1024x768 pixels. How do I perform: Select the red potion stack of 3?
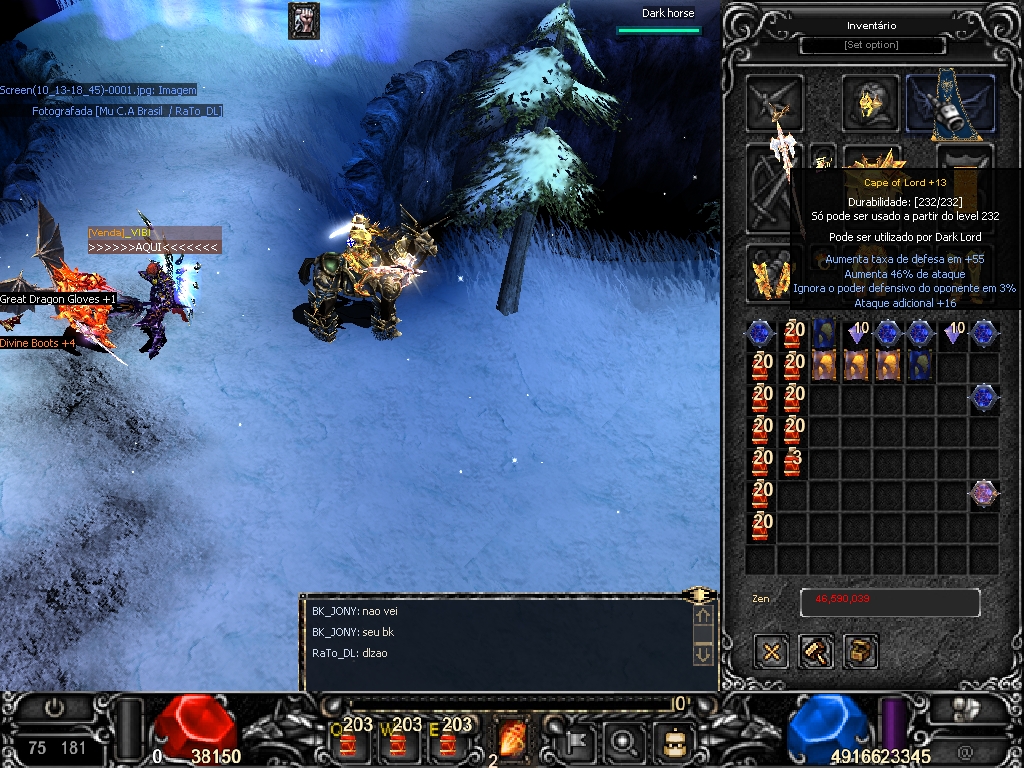click(x=793, y=462)
